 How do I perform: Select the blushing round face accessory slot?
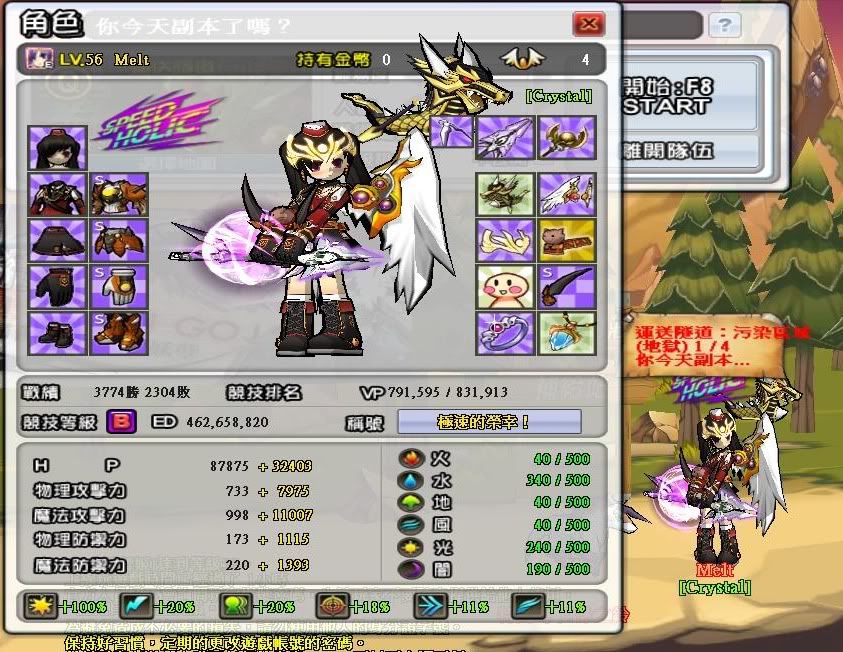pos(504,286)
